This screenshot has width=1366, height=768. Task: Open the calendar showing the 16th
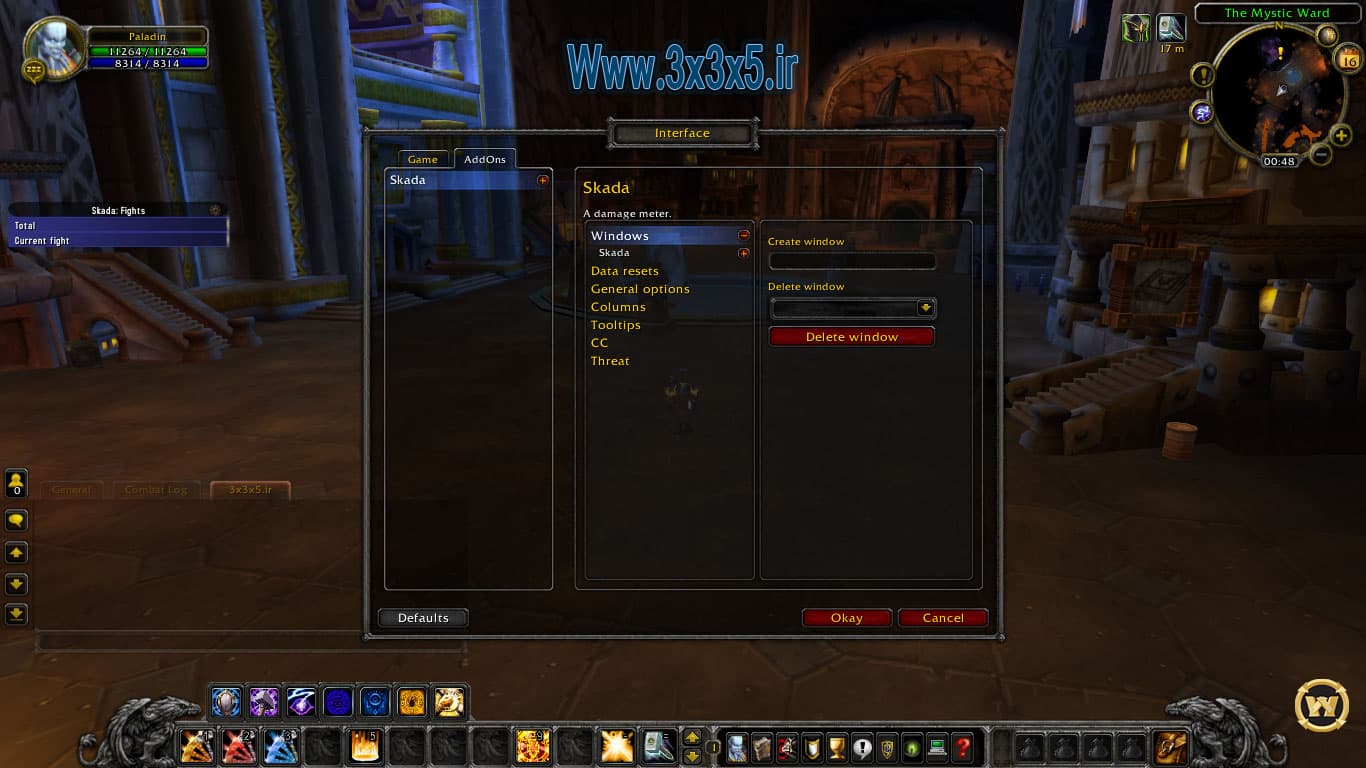point(1349,60)
